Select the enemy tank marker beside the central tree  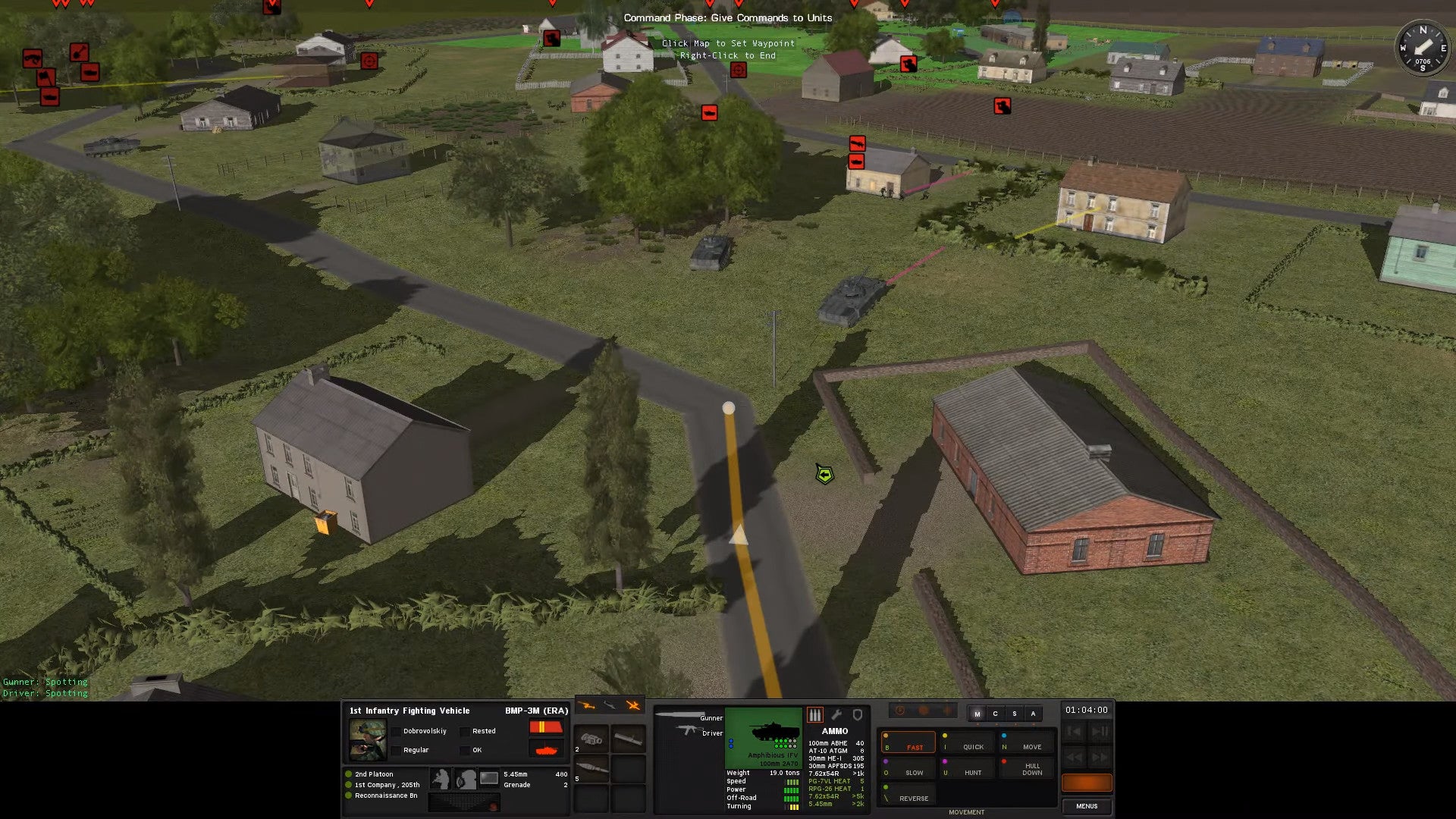(709, 113)
